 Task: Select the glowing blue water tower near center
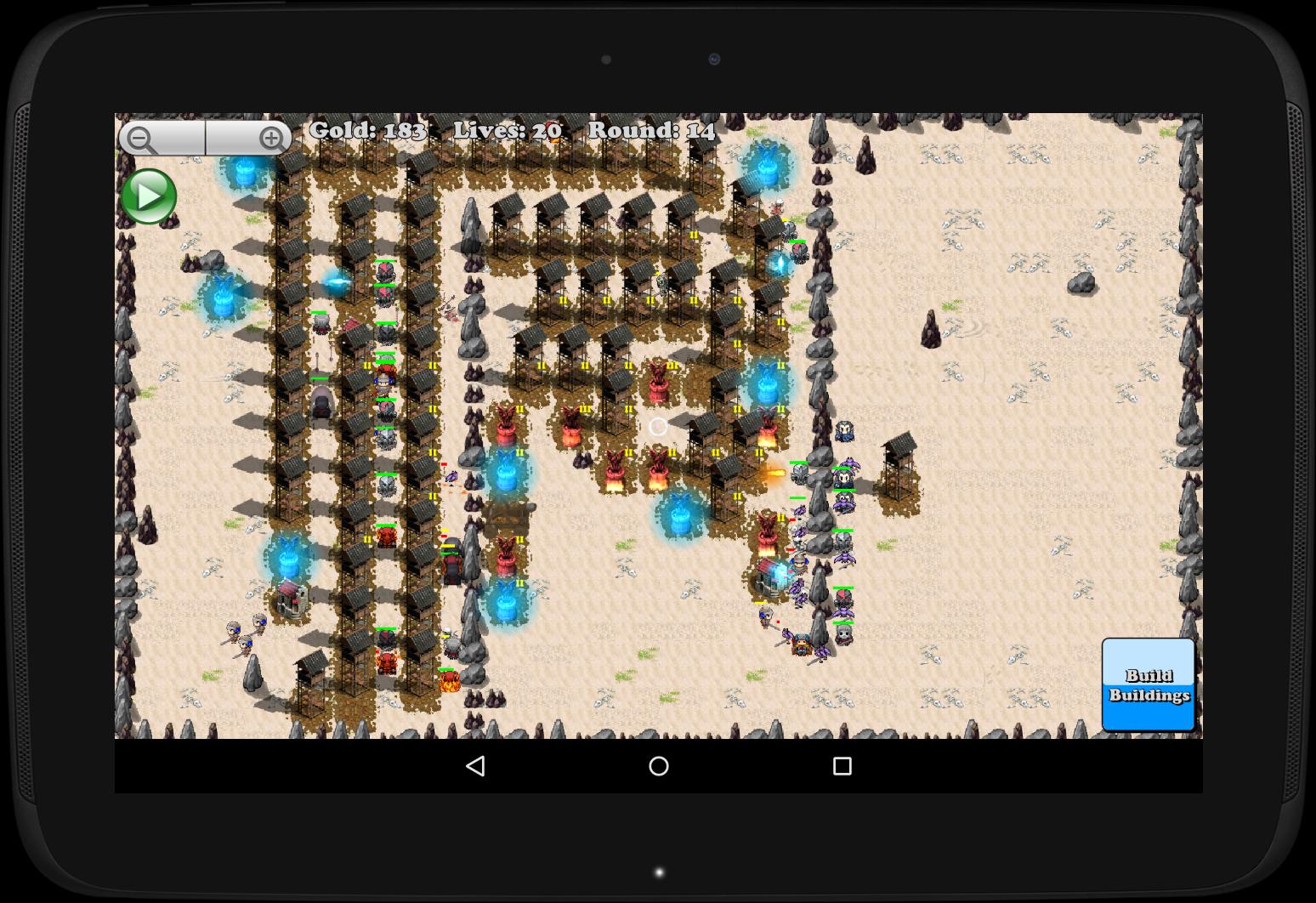pos(680,514)
